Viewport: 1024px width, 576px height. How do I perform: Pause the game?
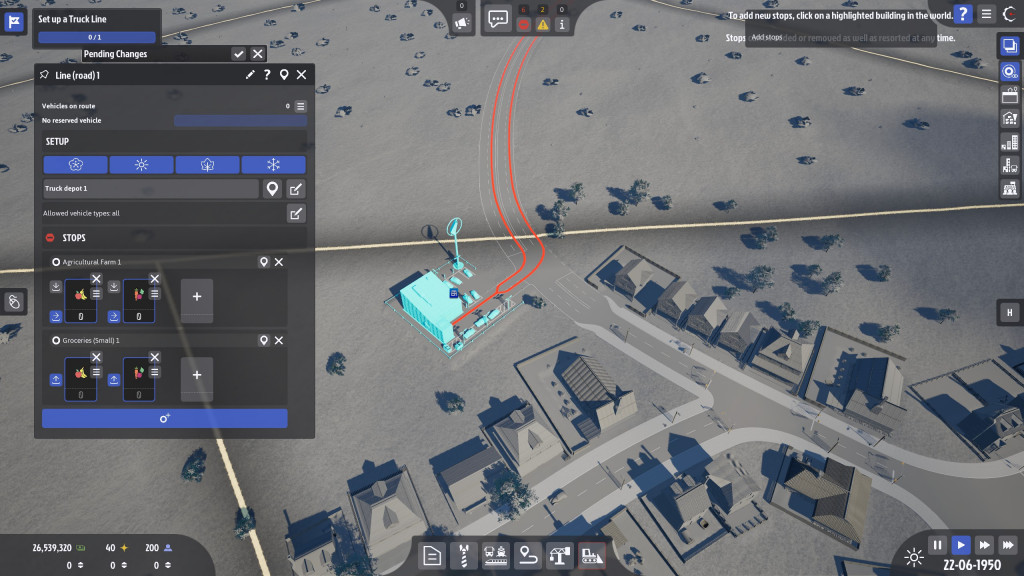point(937,545)
